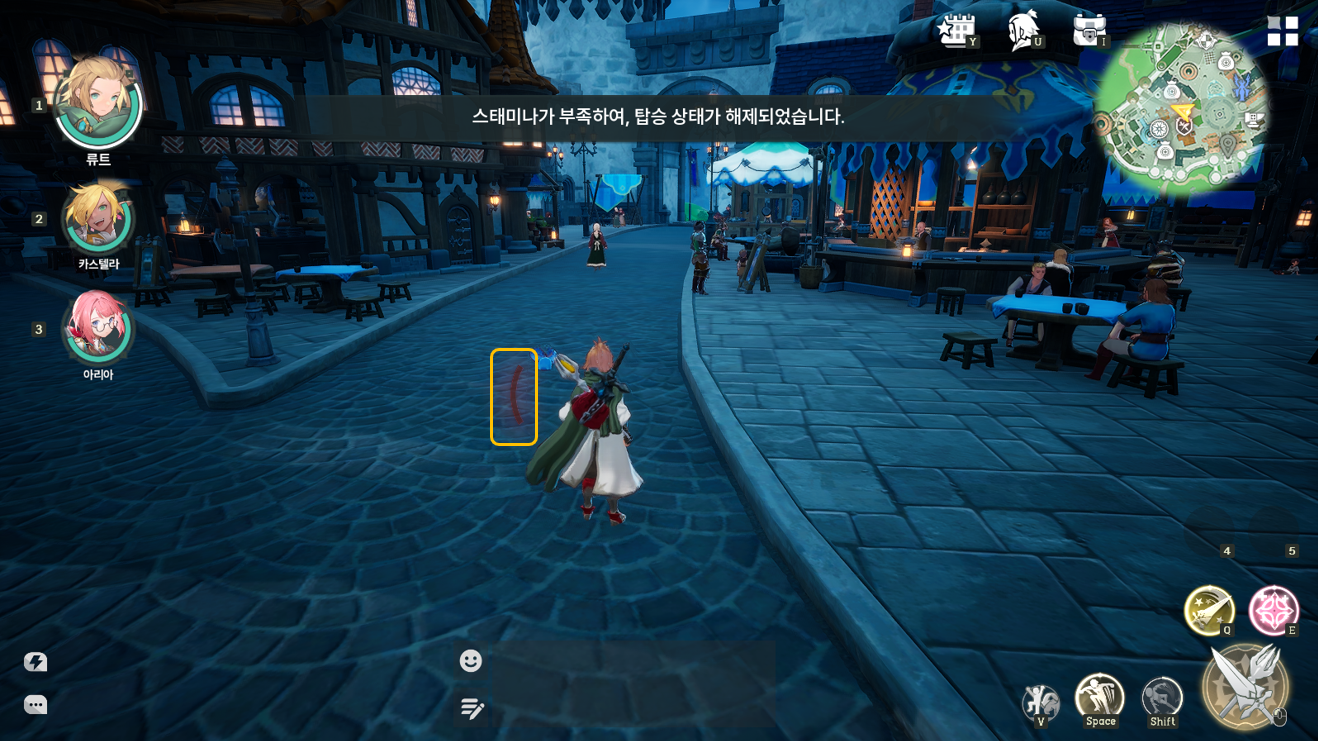Open the calendar events icon

pyautogui.click(x=956, y=30)
